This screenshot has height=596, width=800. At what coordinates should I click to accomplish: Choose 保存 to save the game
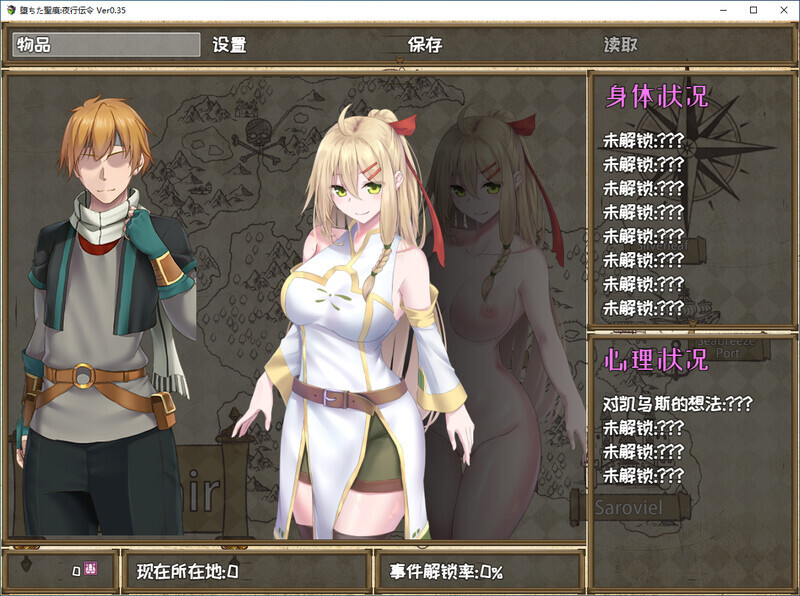point(425,45)
